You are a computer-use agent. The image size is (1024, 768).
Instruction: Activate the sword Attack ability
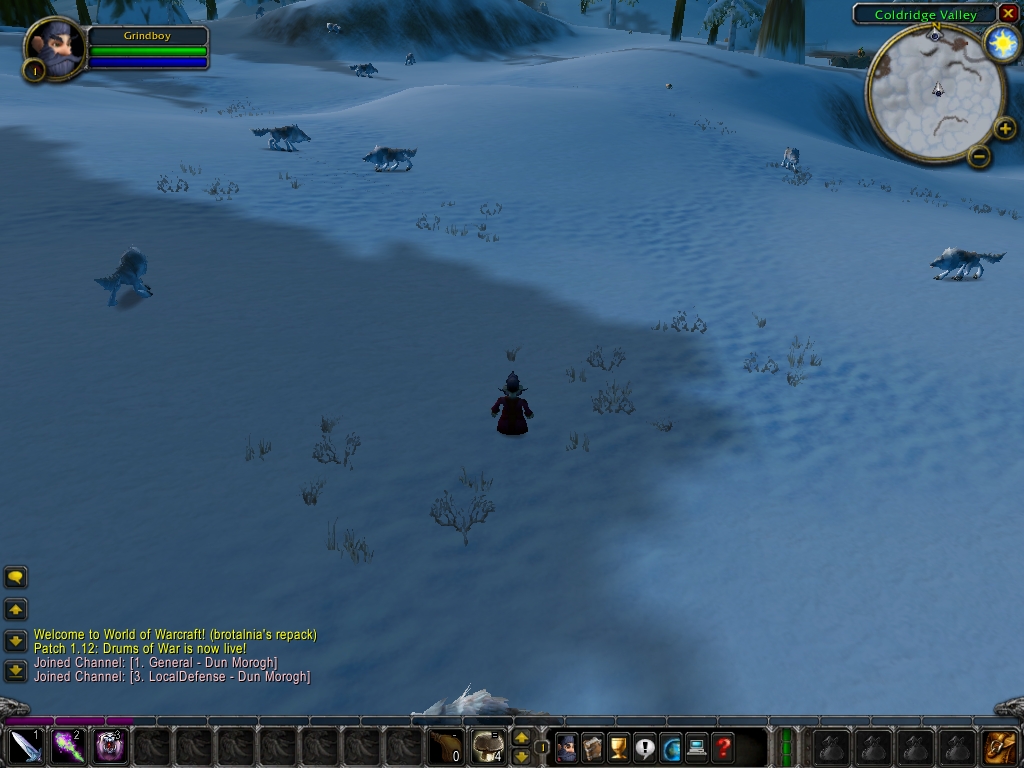25,746
